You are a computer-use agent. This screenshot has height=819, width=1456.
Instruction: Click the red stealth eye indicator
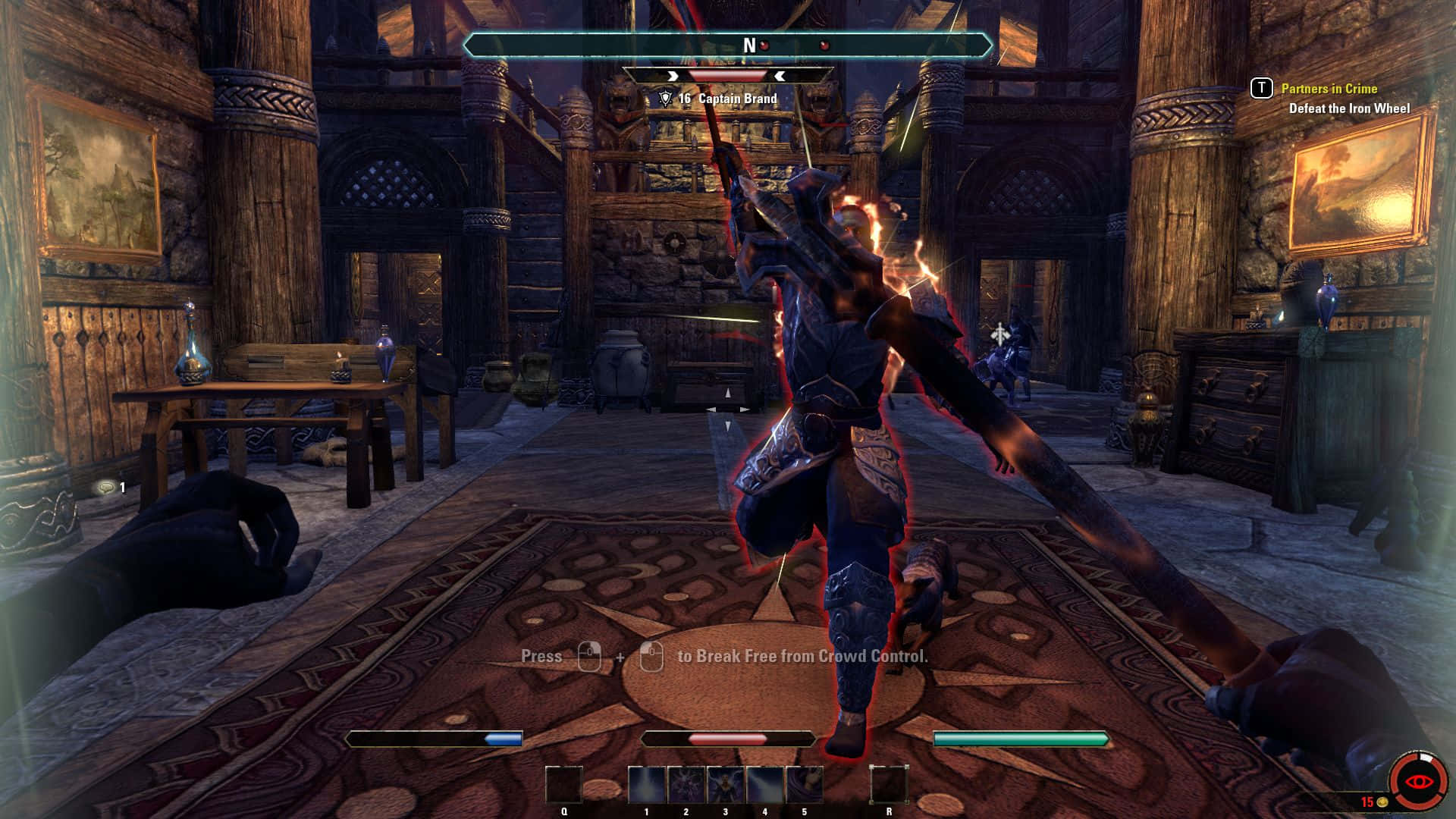coord(1415,781)
